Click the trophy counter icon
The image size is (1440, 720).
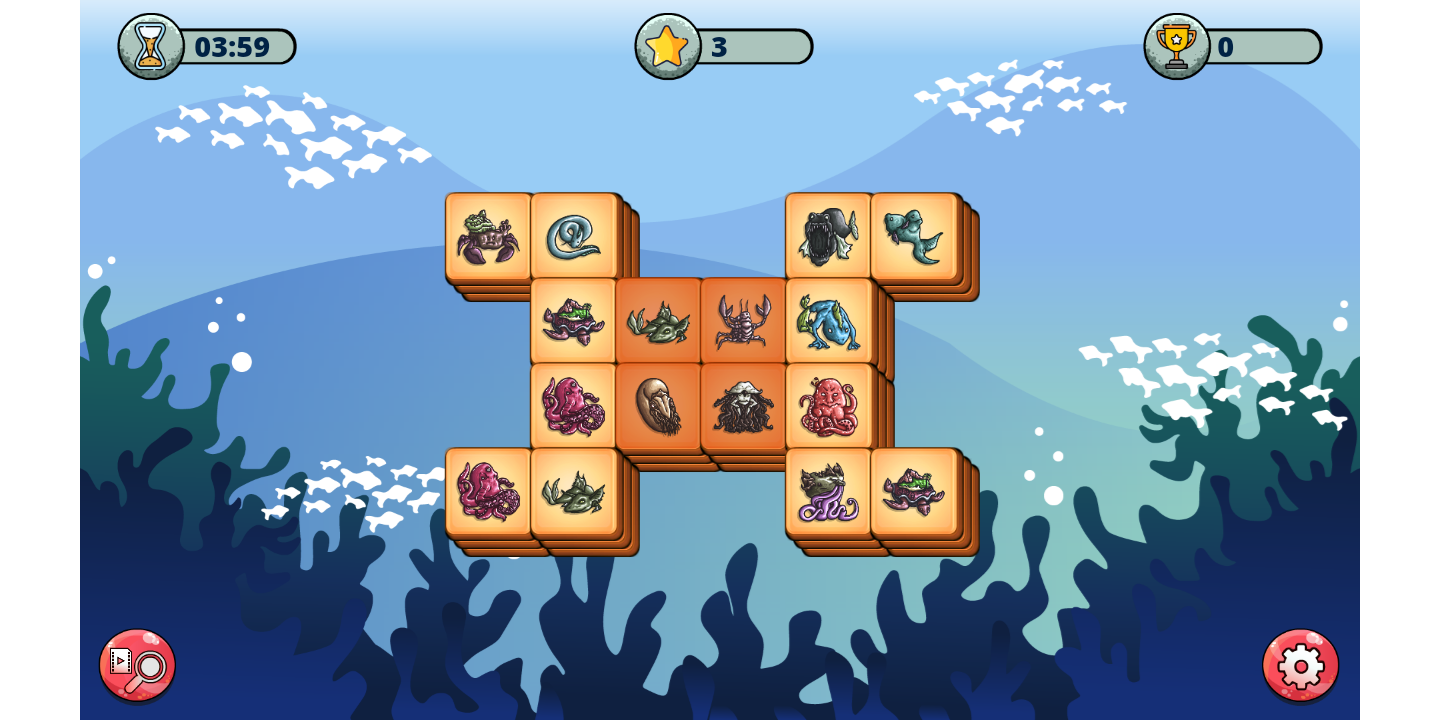tap(1178, 45)
